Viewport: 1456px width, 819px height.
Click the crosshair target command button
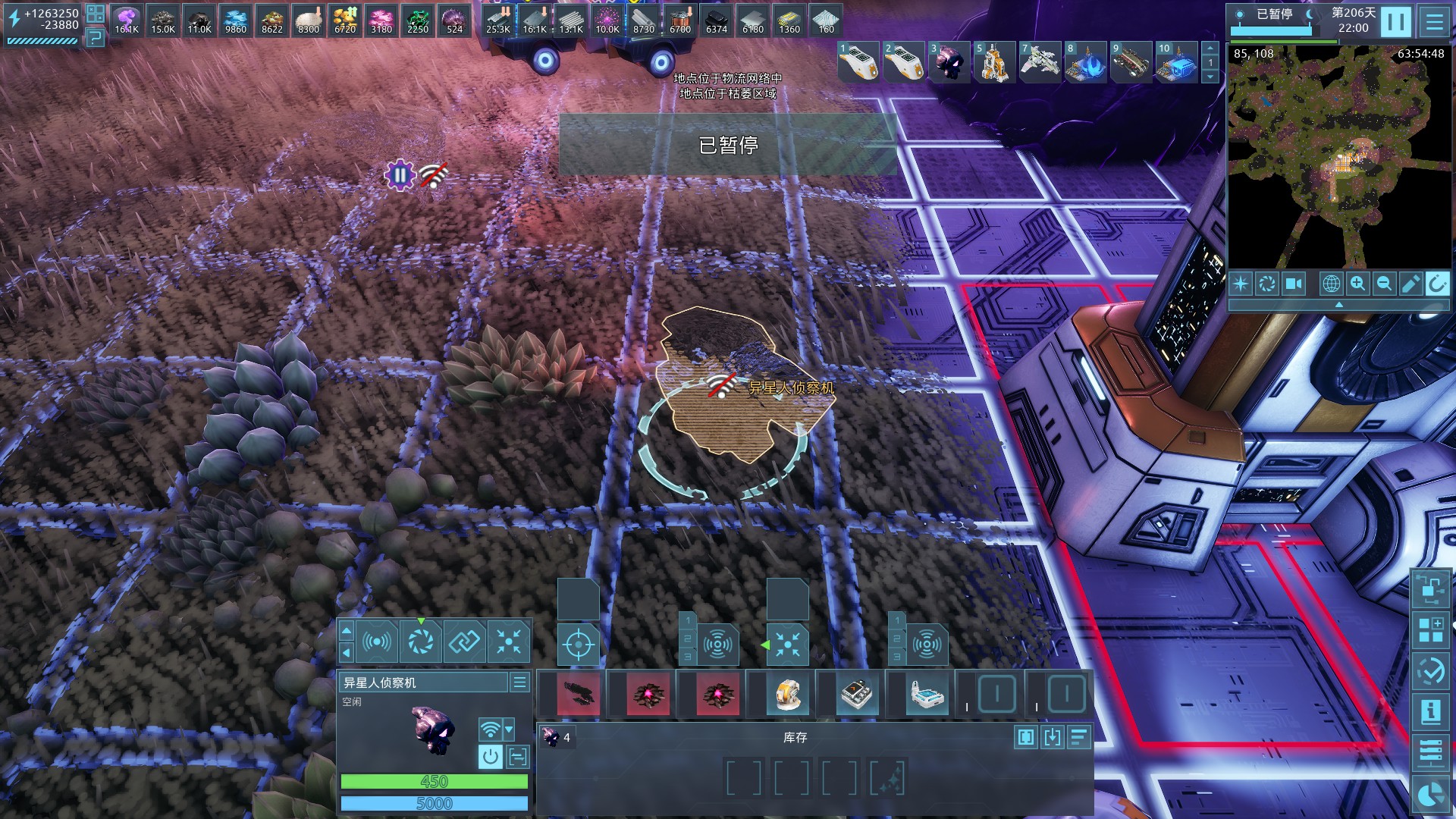[x=578, y=645]
